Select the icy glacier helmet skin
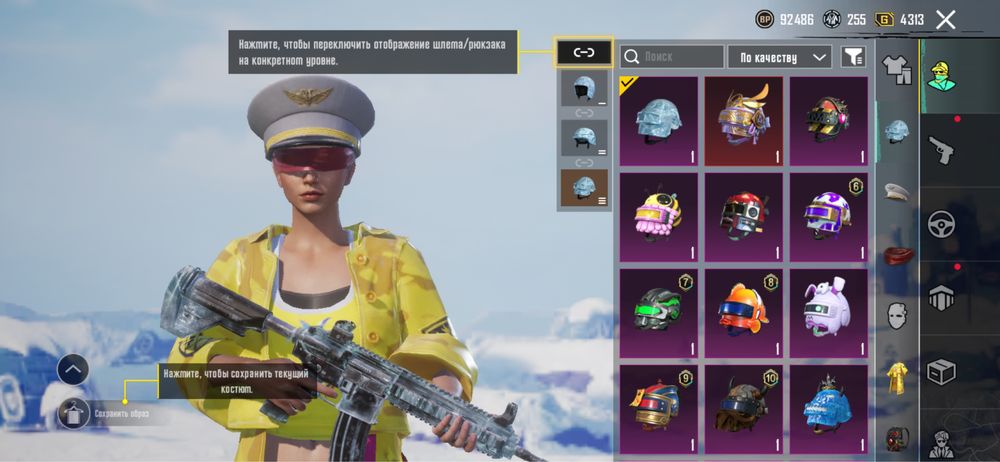This screenshot has width=1000, height=462. 658,121
